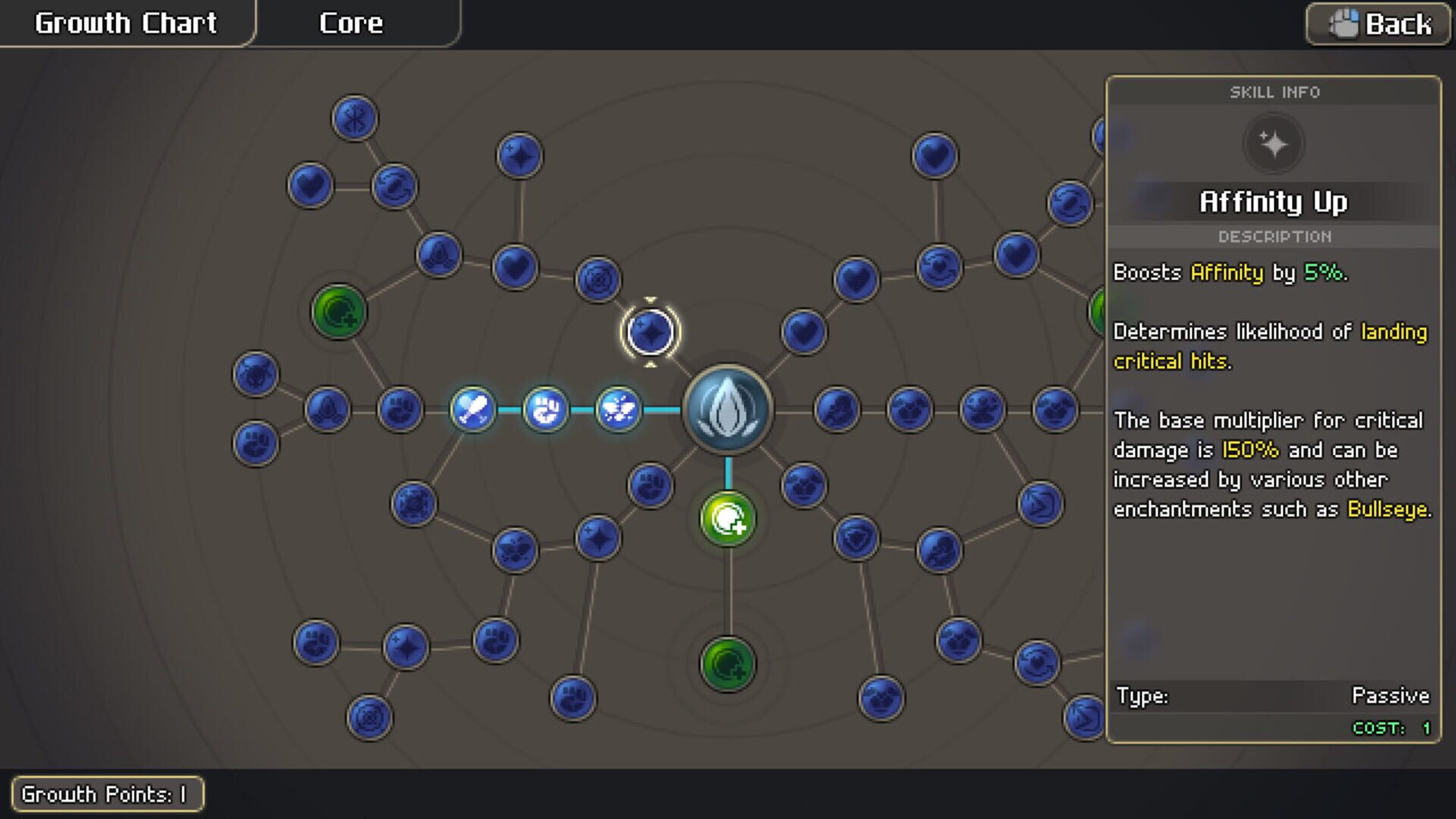Select the bullseye target node left of center
The width and height of the screenshot is (1456, 819).
coord(599,279)
